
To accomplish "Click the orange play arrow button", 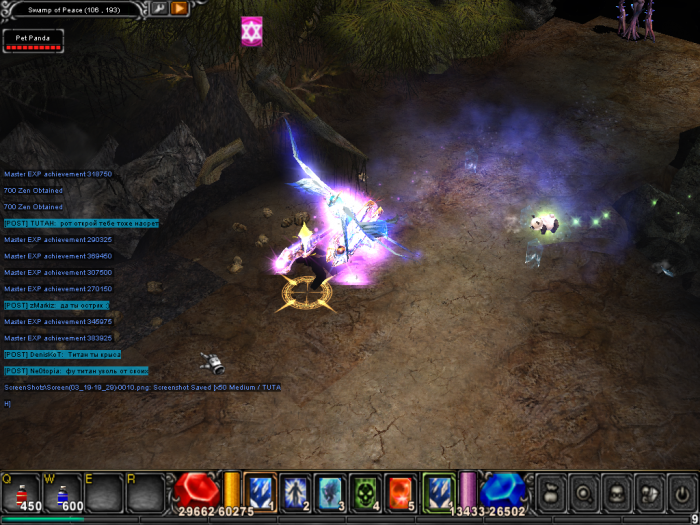I will 179,8.
